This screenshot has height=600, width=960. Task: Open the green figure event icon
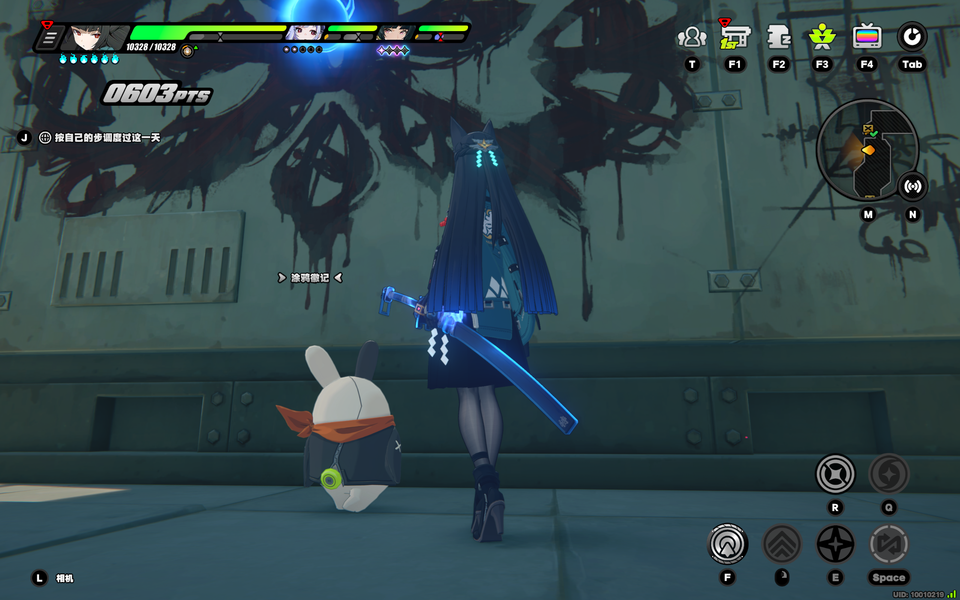pos(822,38)
